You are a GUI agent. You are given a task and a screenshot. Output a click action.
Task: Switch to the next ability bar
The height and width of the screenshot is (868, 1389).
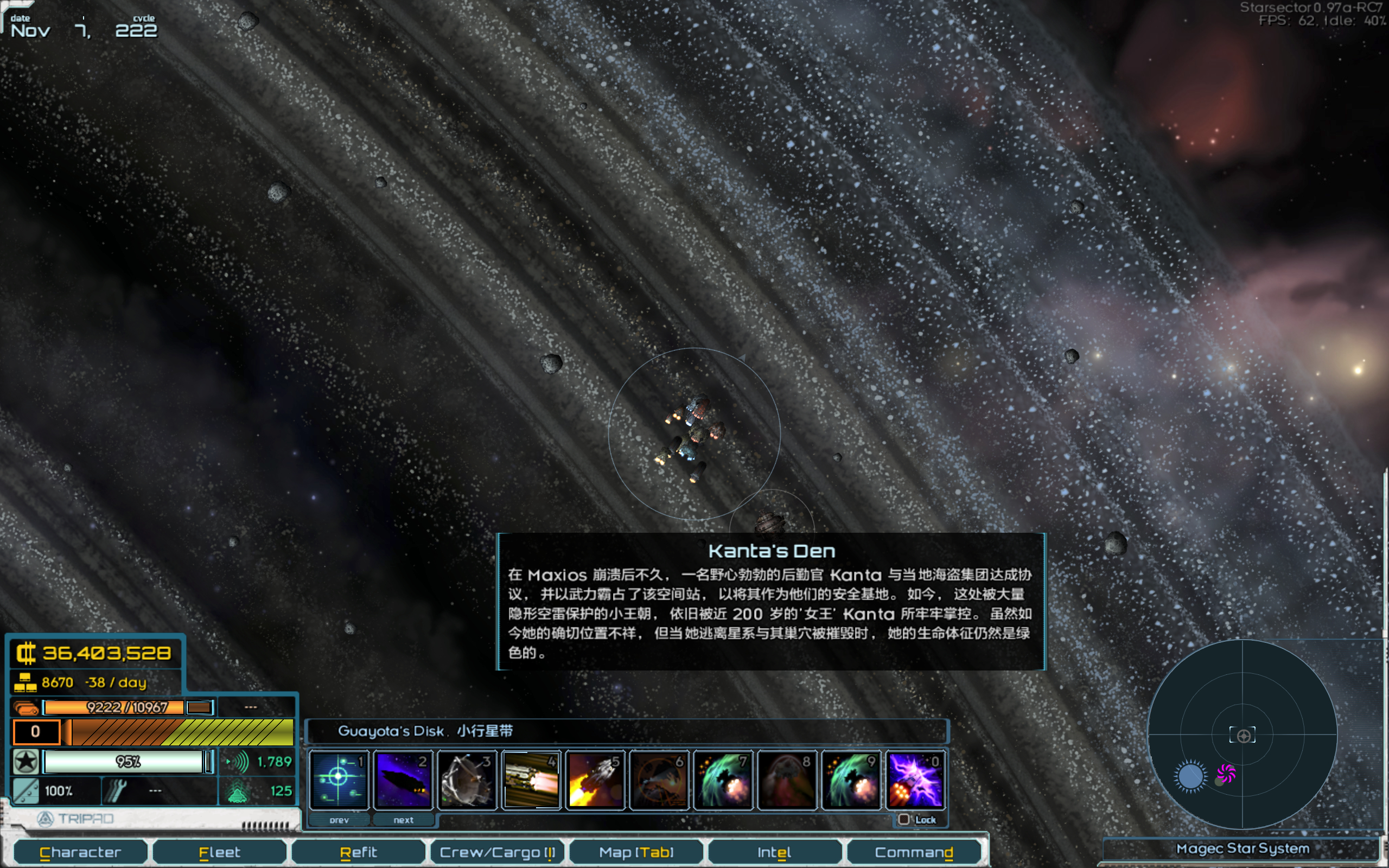(x=404, y=820)
